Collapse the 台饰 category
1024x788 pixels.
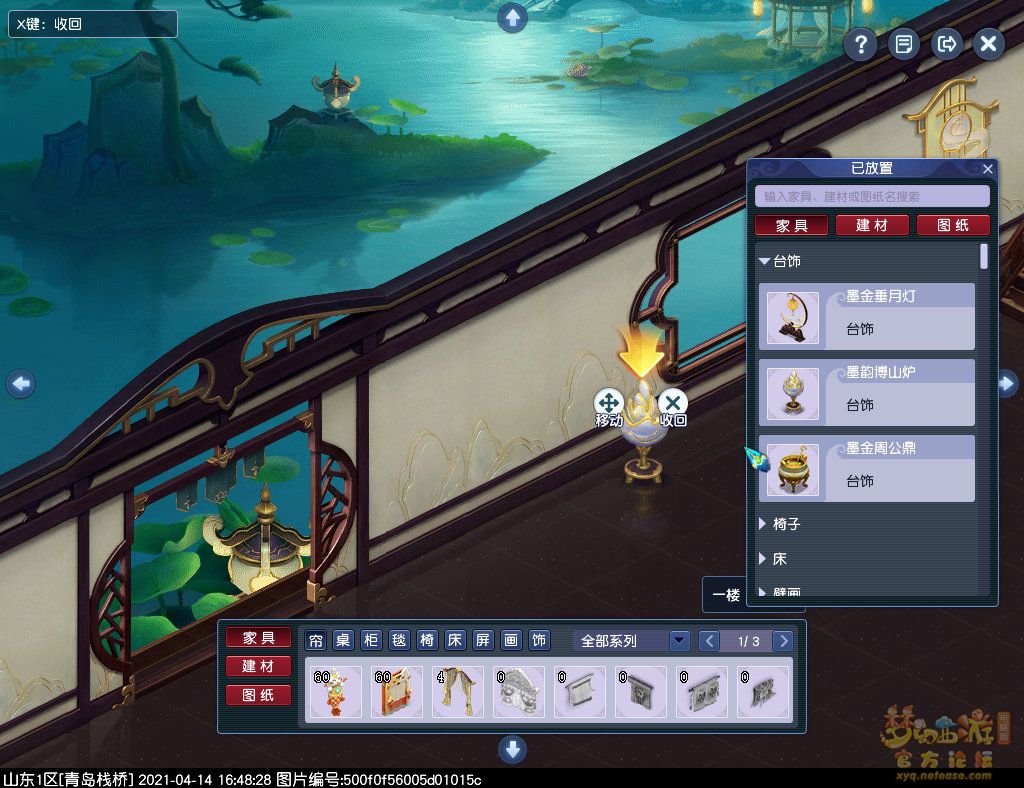(x=765, y=262)
